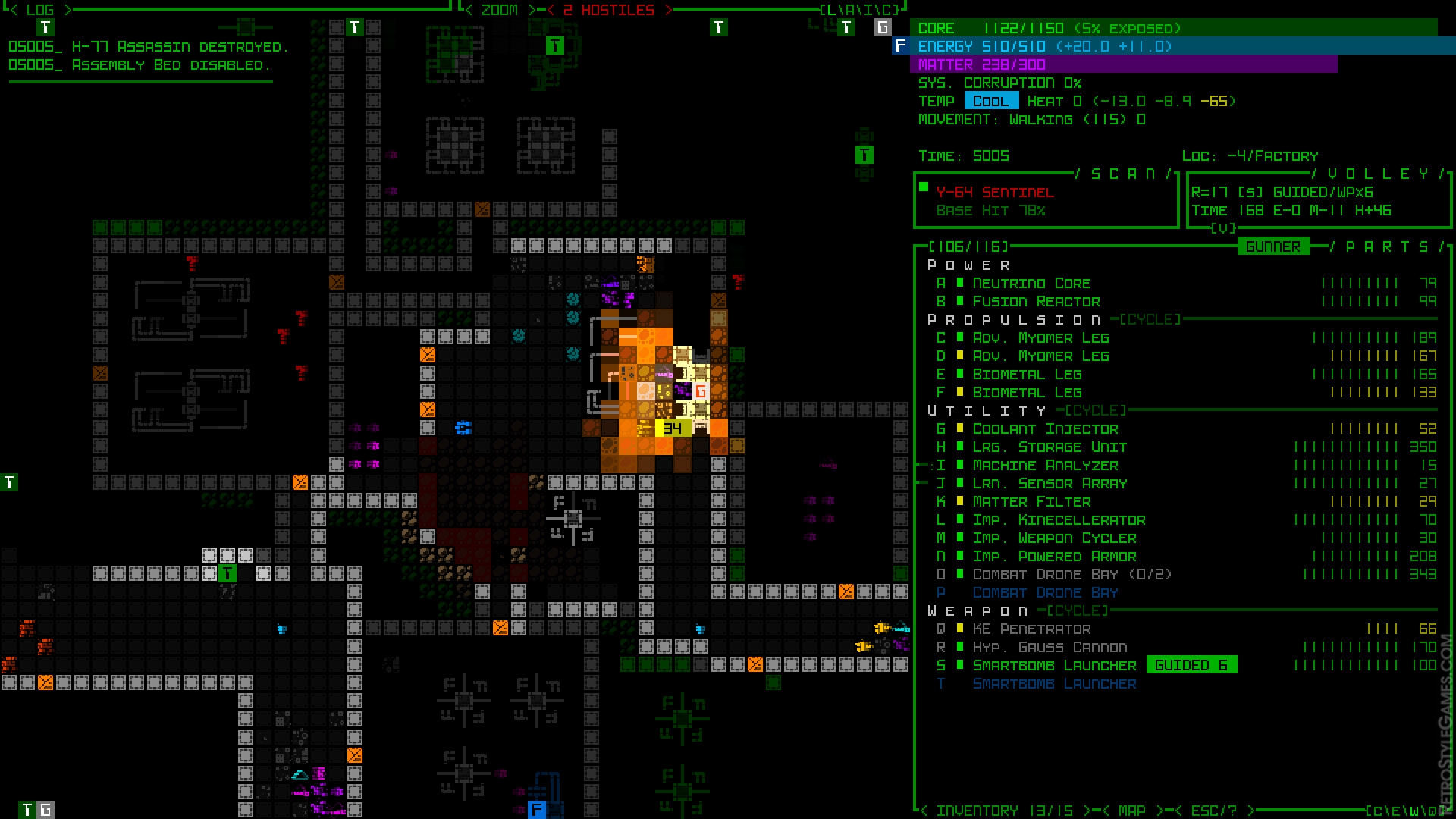Click the W icon in the bottom-right icon row

1415,811
